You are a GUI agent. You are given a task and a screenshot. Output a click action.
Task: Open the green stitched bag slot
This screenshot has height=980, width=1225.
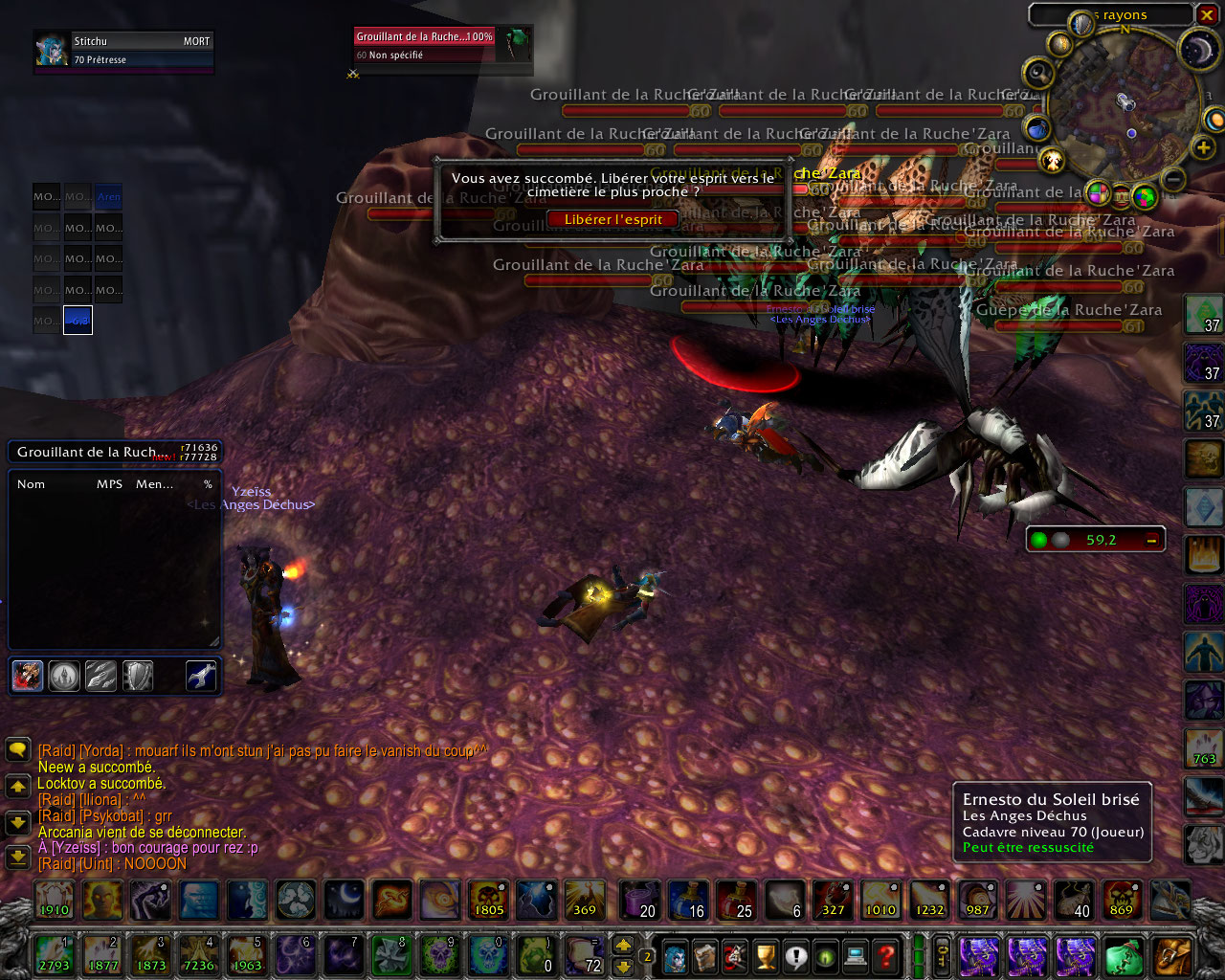point(1123,955)
